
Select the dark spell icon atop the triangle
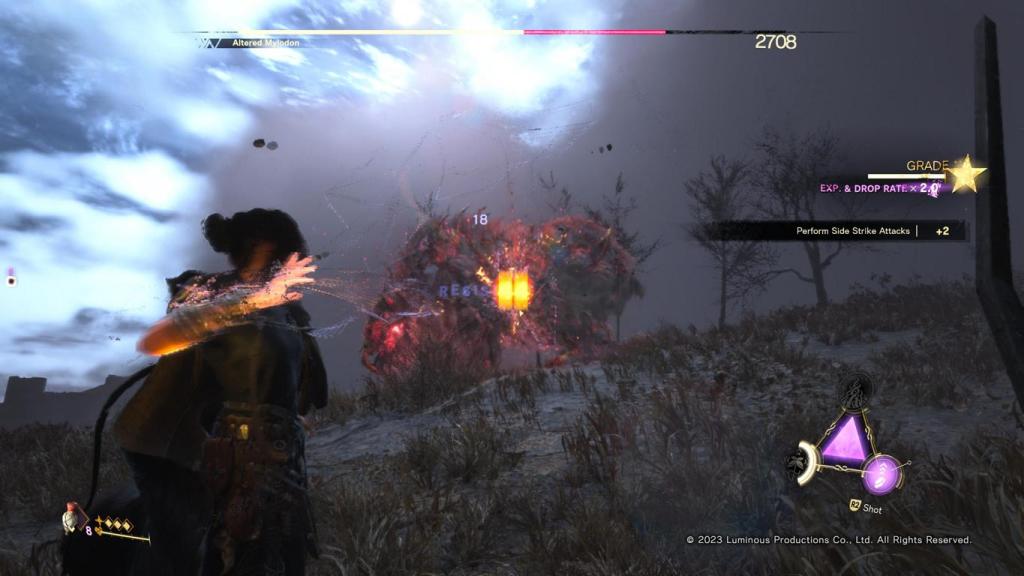(x=856, y=389)
